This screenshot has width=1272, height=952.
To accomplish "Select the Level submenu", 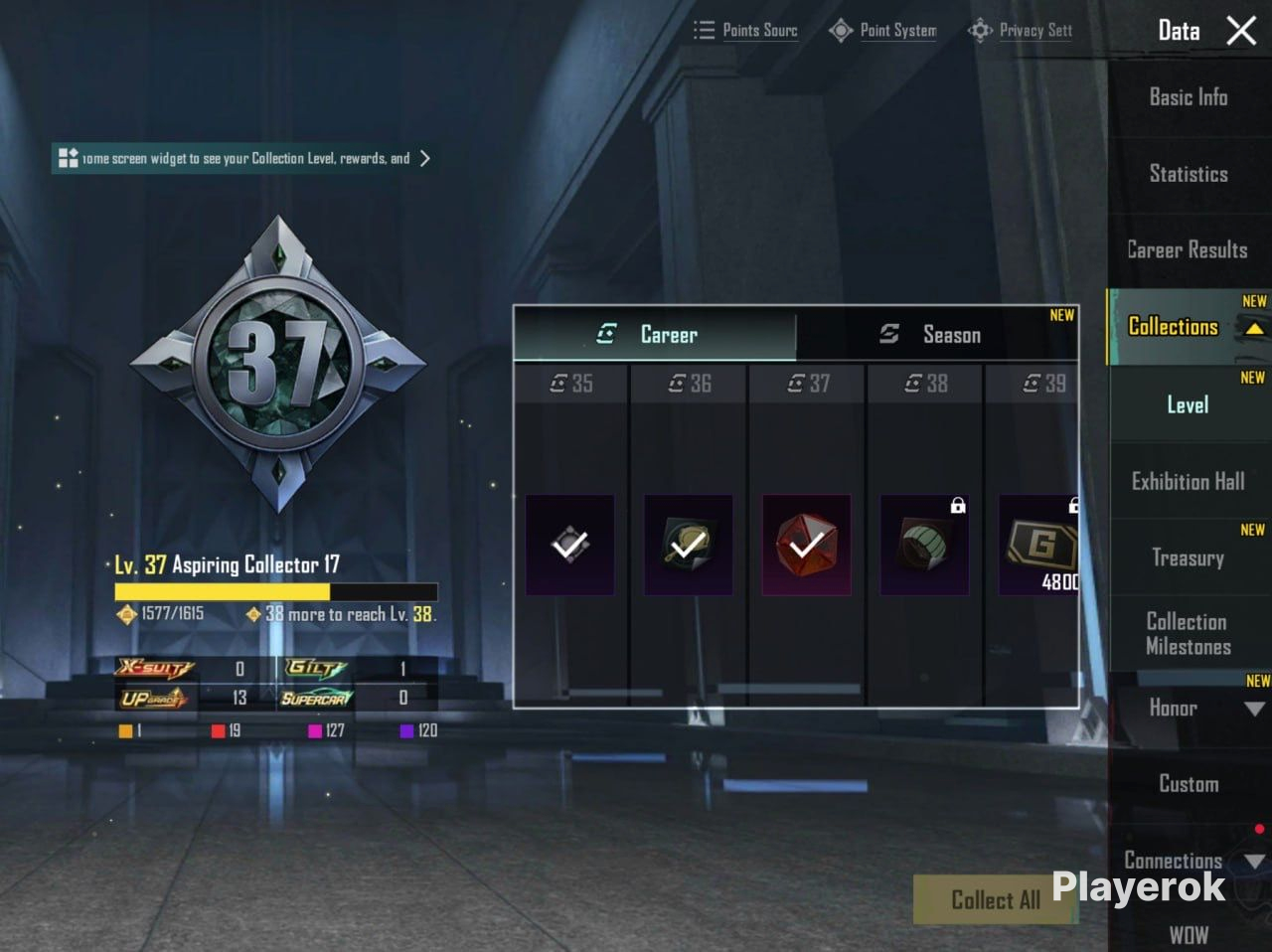I will pyautogui.click(x=1188, y=404).
